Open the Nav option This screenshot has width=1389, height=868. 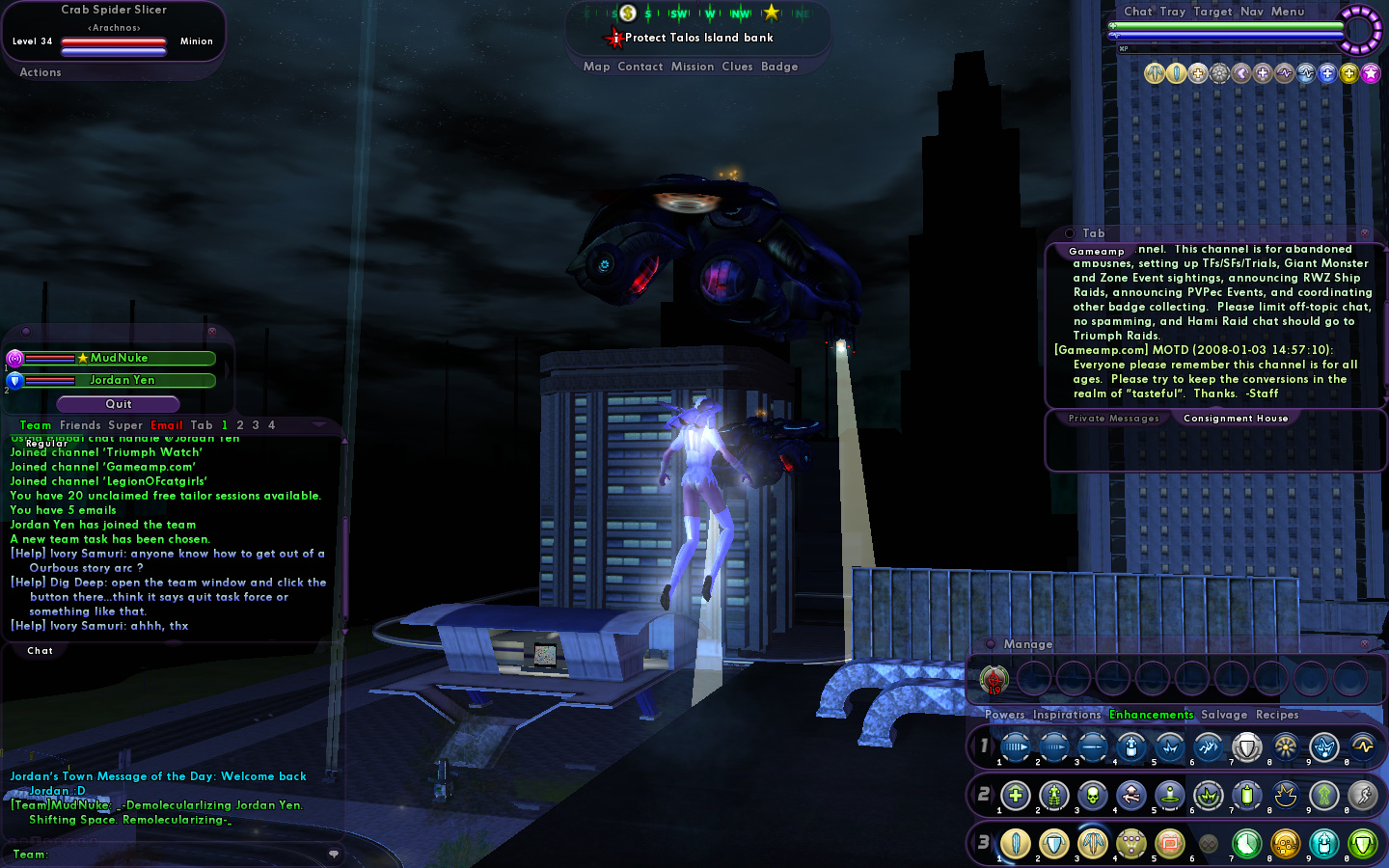pyautogui.click(x=1251, y=12)
